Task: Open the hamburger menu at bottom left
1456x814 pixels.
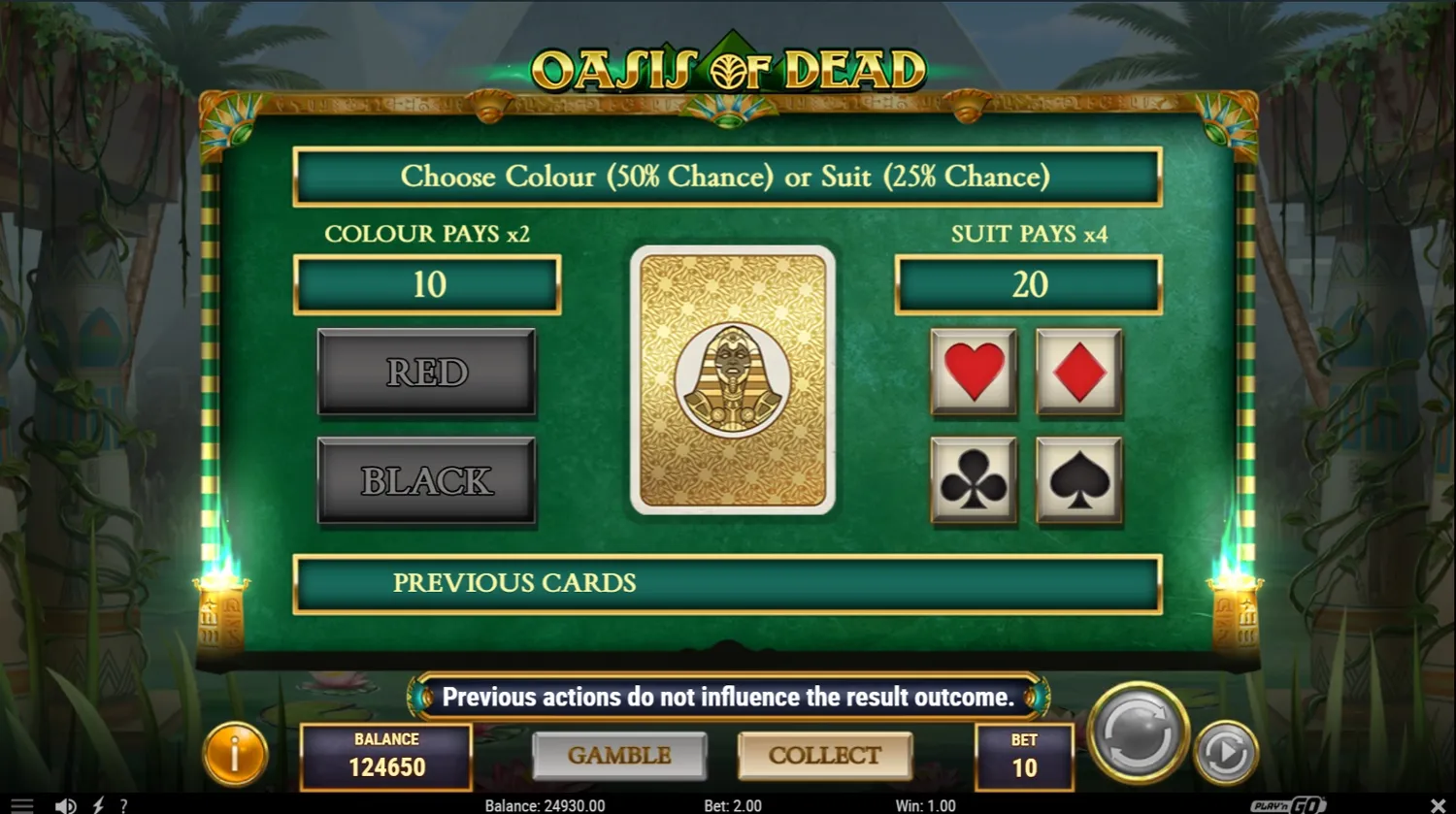Action: click(24, 803)
